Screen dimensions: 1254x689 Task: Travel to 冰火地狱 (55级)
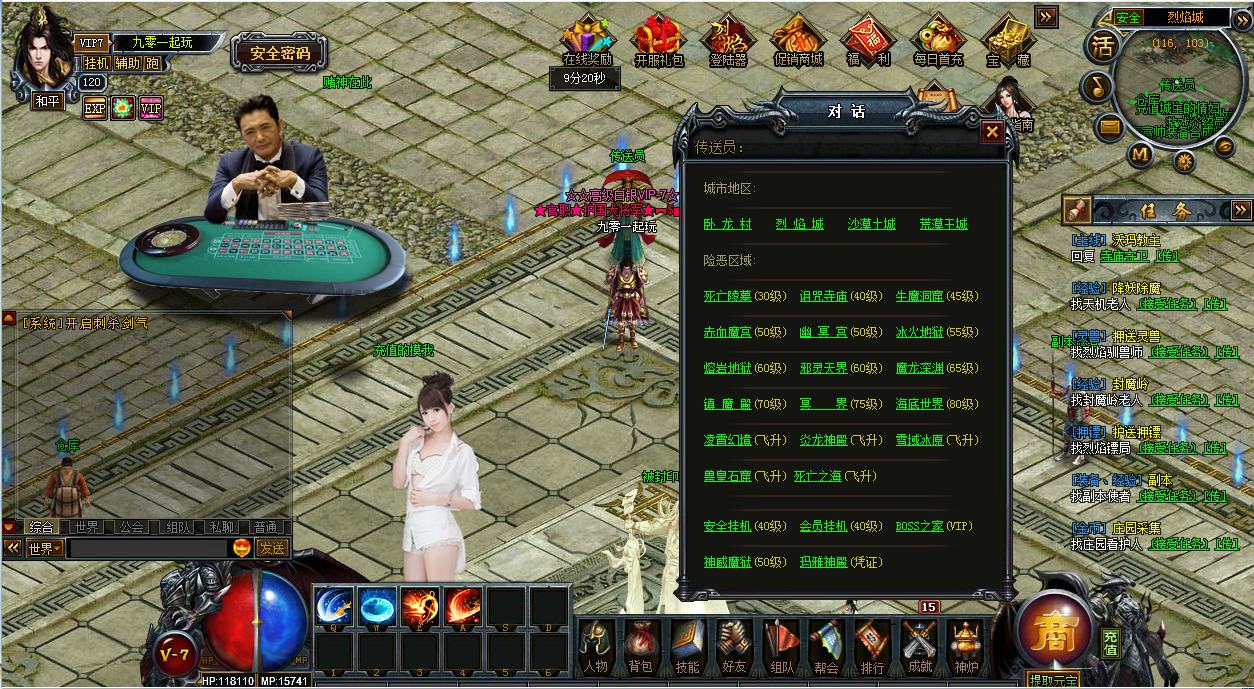coord(919,332)
